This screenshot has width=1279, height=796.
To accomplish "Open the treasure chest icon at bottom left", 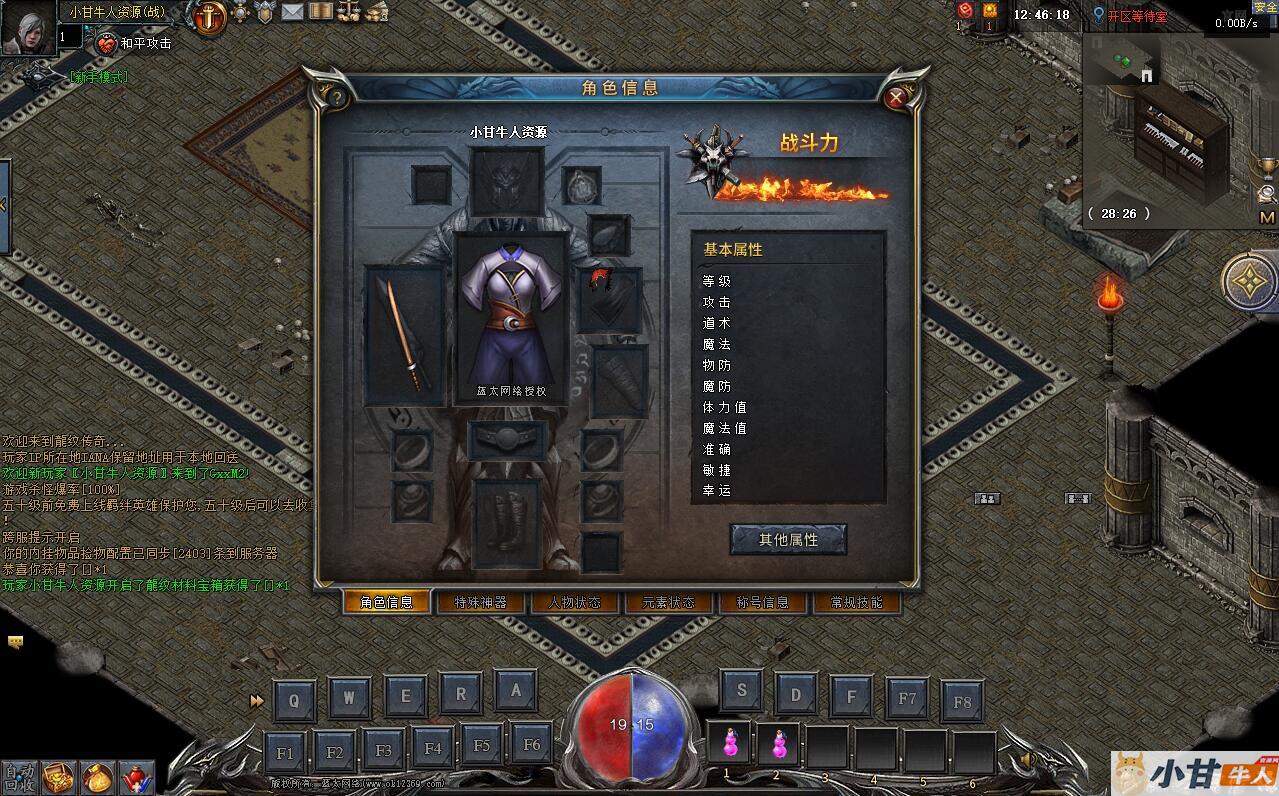I will (62, 777).
